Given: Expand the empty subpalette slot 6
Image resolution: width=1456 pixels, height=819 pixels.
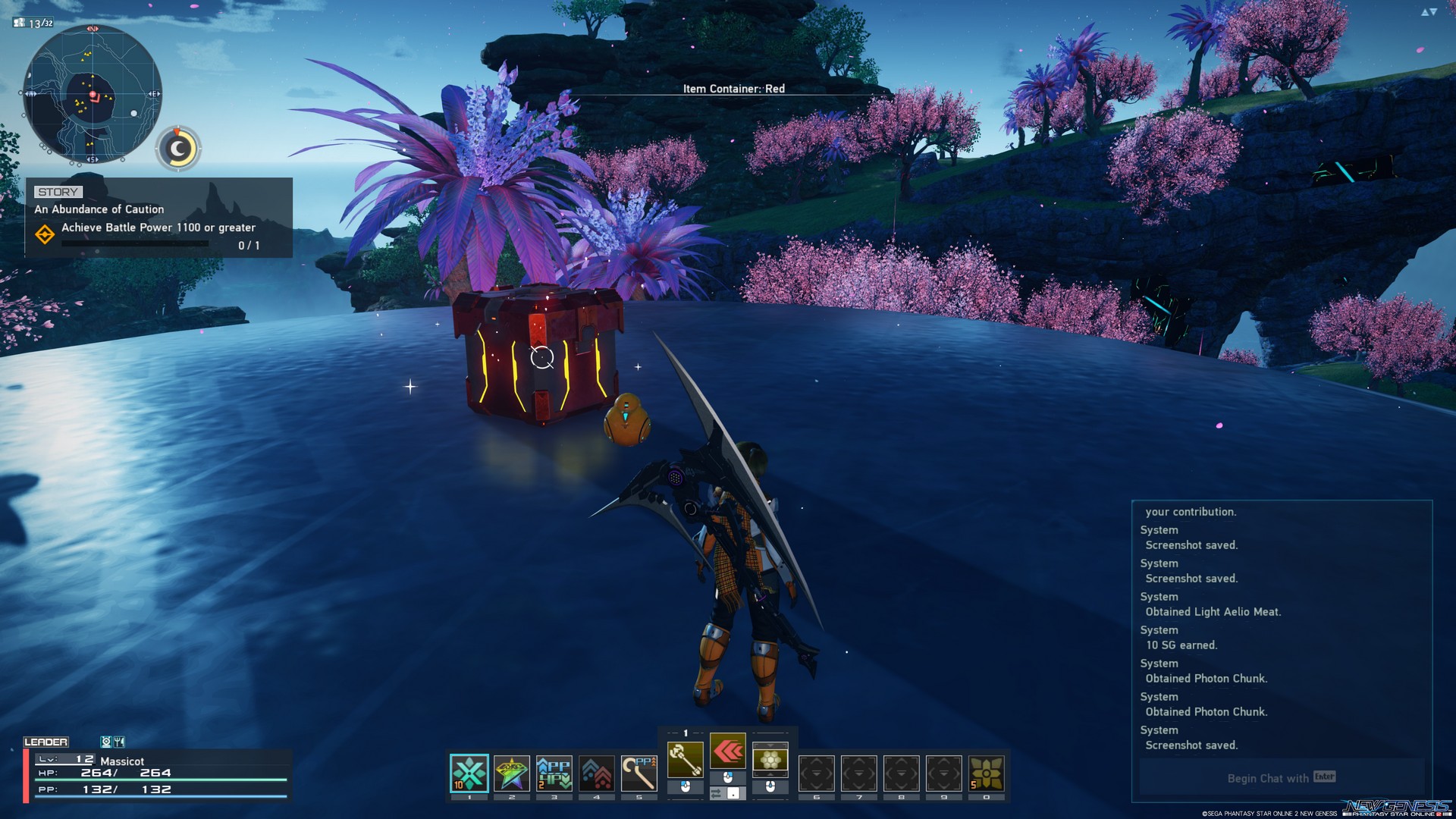Looking at the screenshot, I should pyautogui.click(x=815, y=773).
